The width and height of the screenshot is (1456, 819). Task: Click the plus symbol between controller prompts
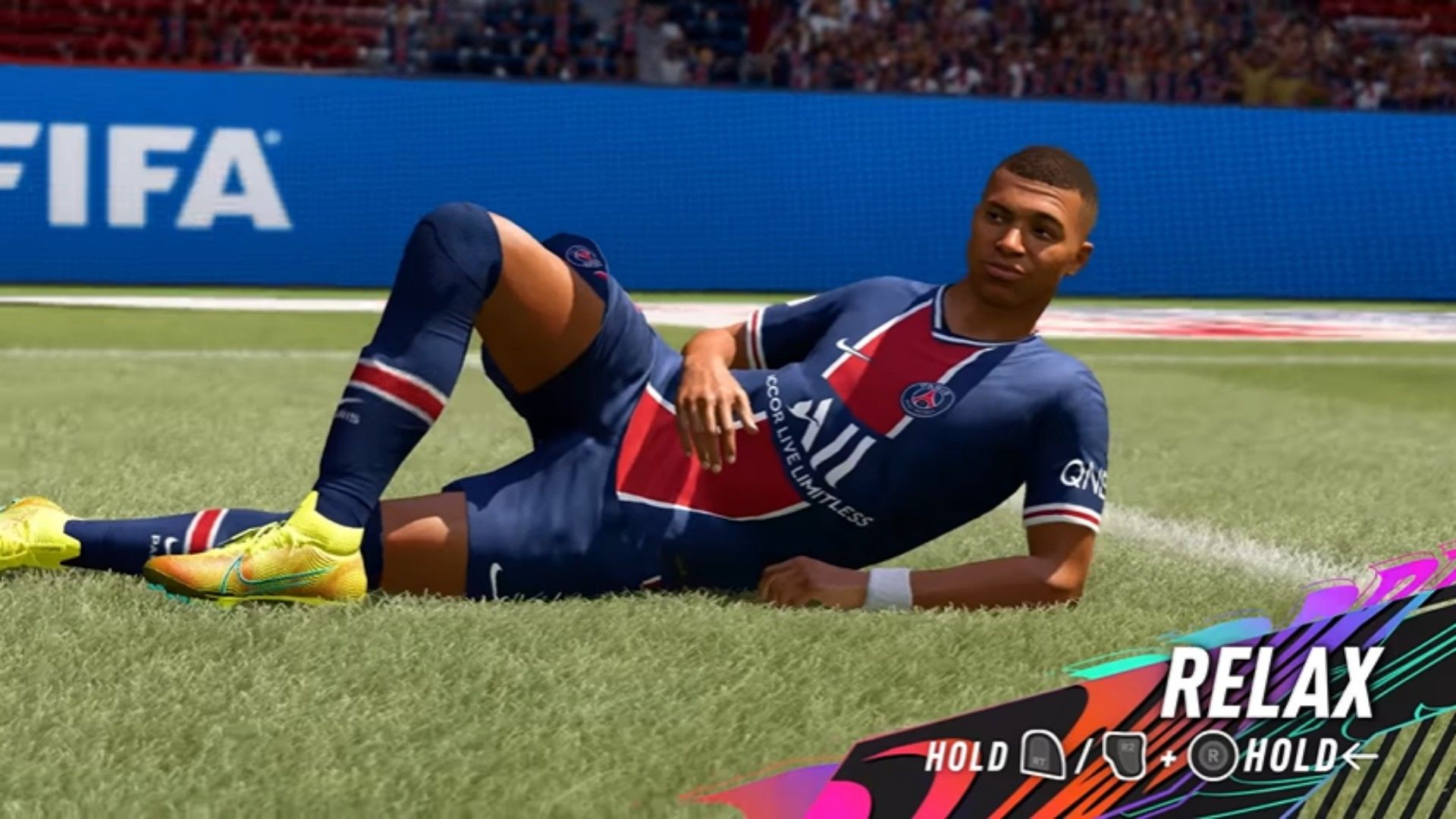(x=1170, y=757)
